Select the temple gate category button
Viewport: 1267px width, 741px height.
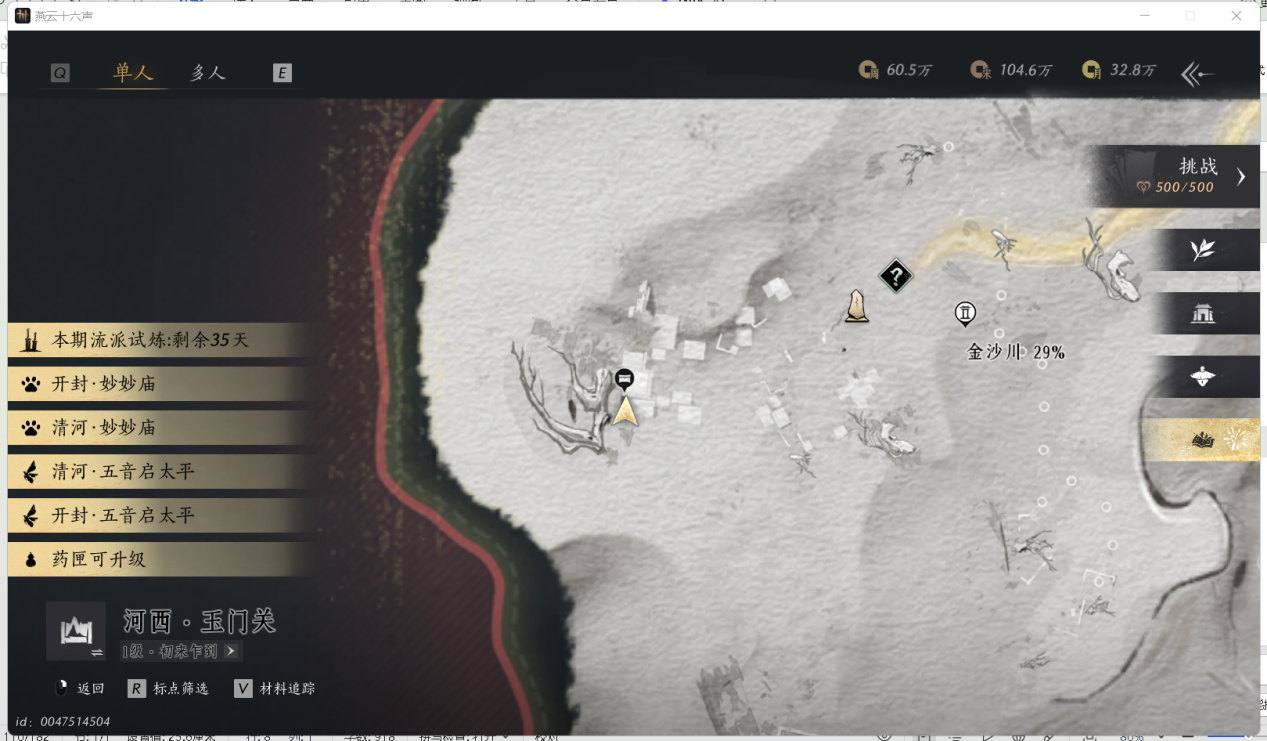1203,314
